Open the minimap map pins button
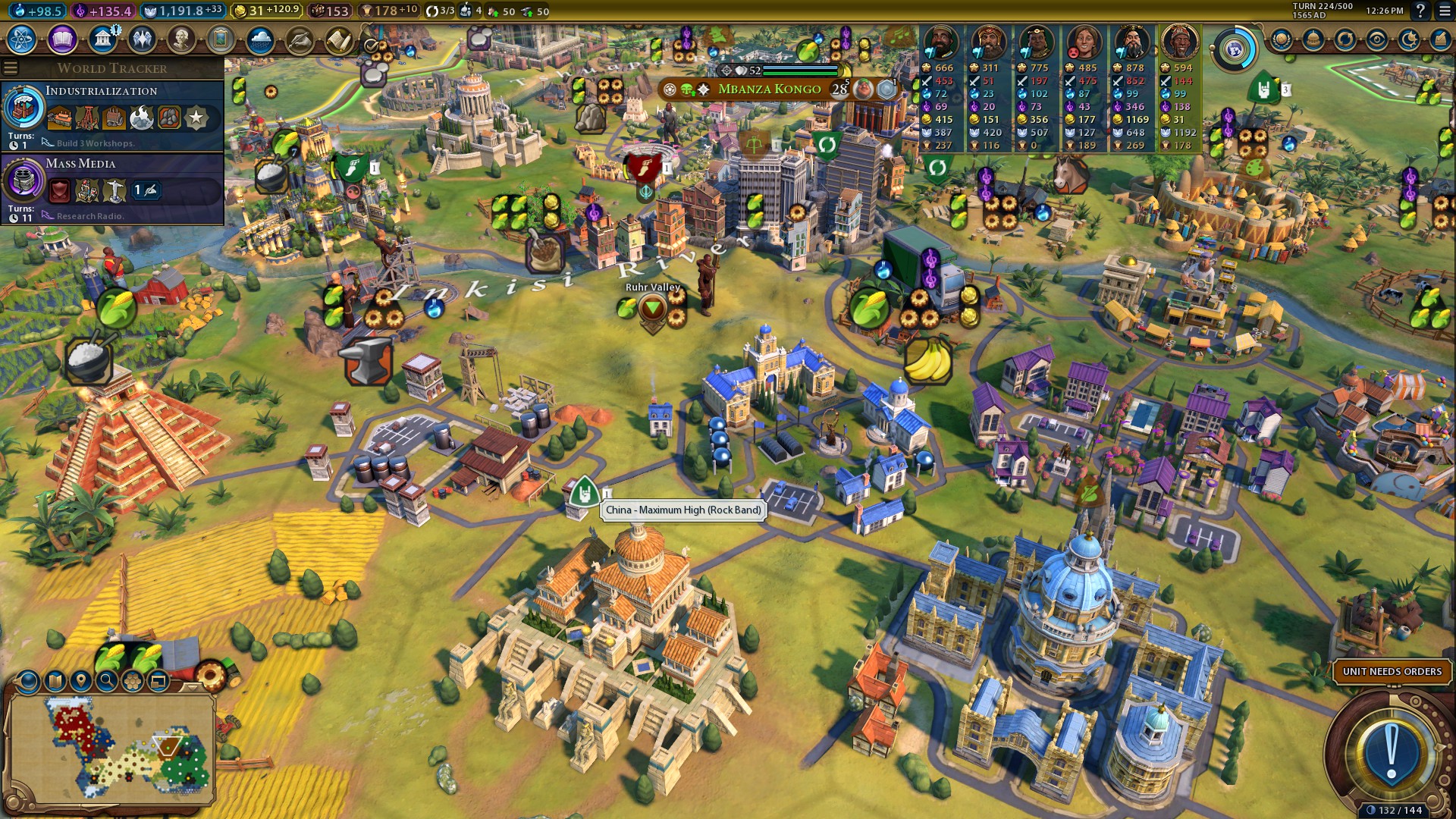 tap(80, 680)
